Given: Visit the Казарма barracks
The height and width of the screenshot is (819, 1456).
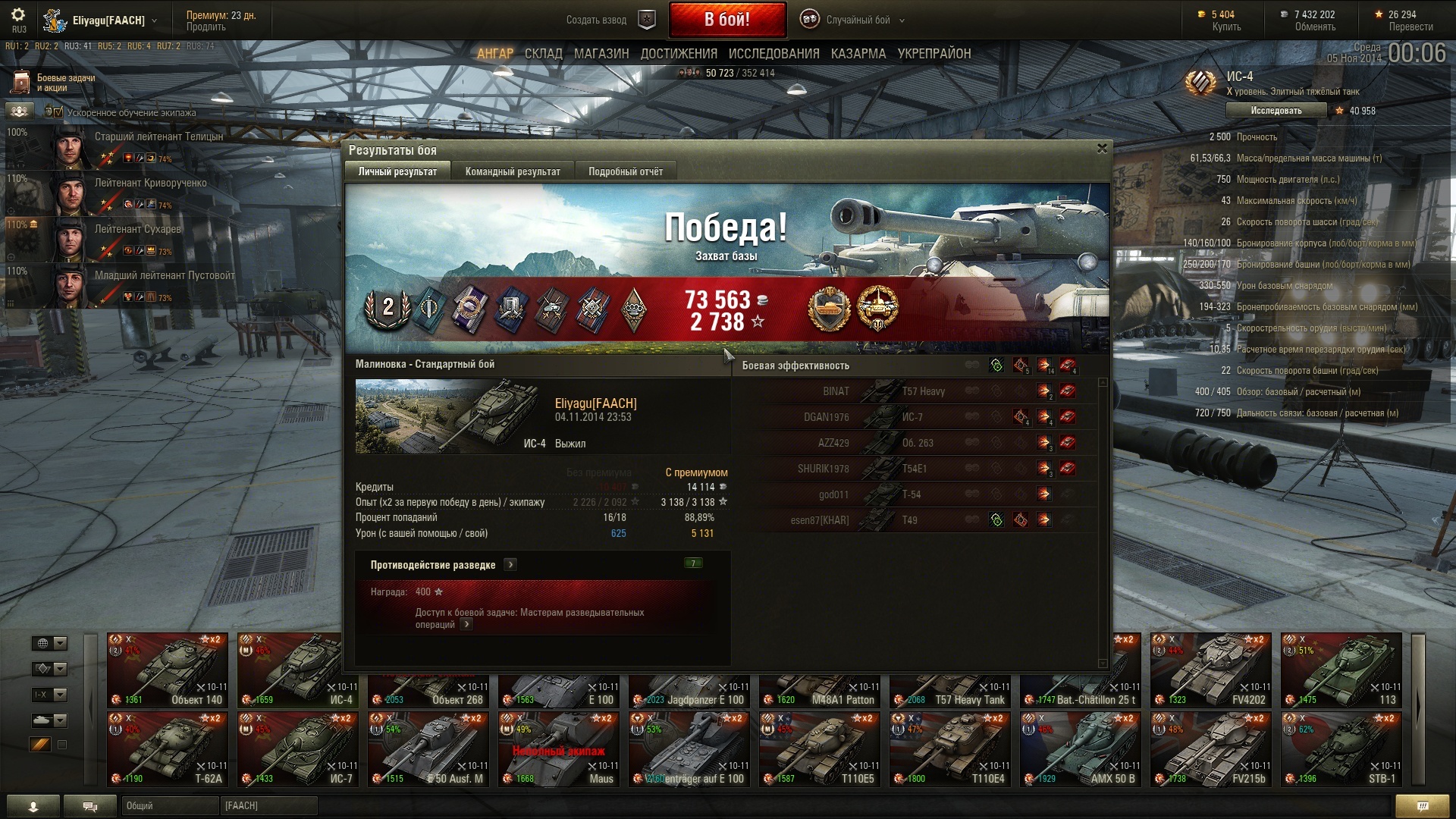Looking at the screenshot, I should coord(858,54).
